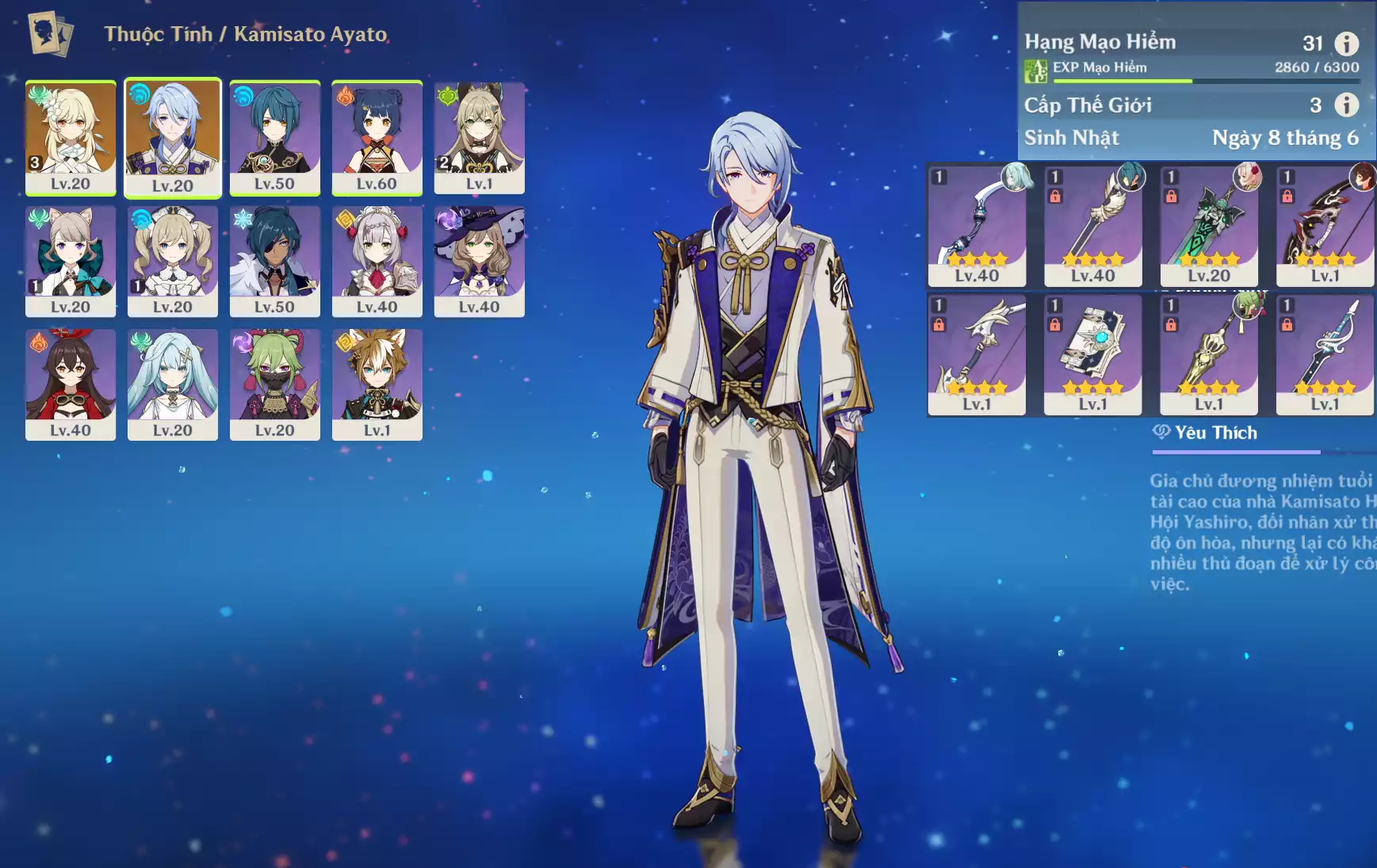Choose the dark red bow weapon slot
Screen dimensions: 1377x868
click(x=1324, y=226)
